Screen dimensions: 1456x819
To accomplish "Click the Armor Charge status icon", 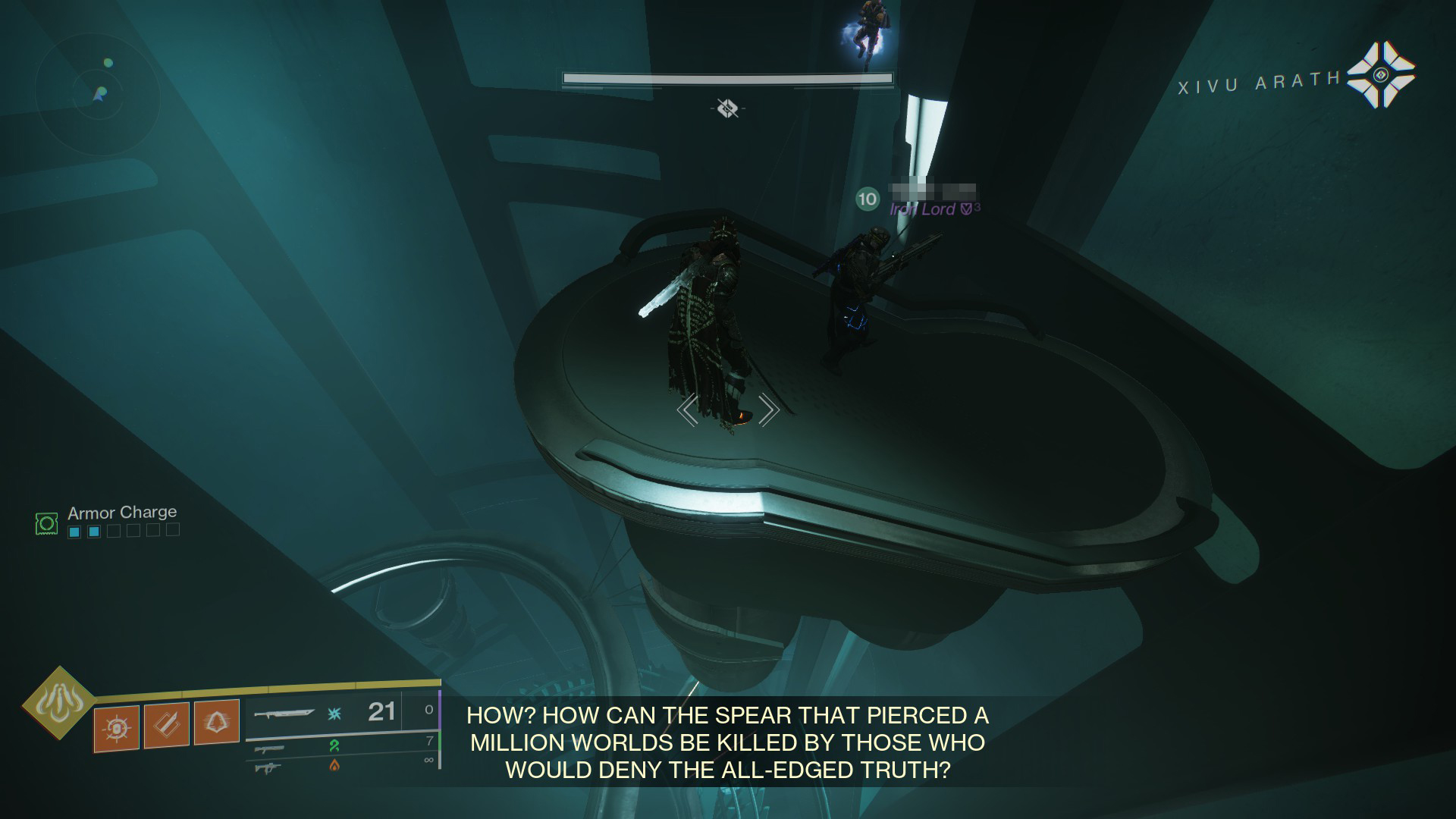I will (x=47, y=522).
